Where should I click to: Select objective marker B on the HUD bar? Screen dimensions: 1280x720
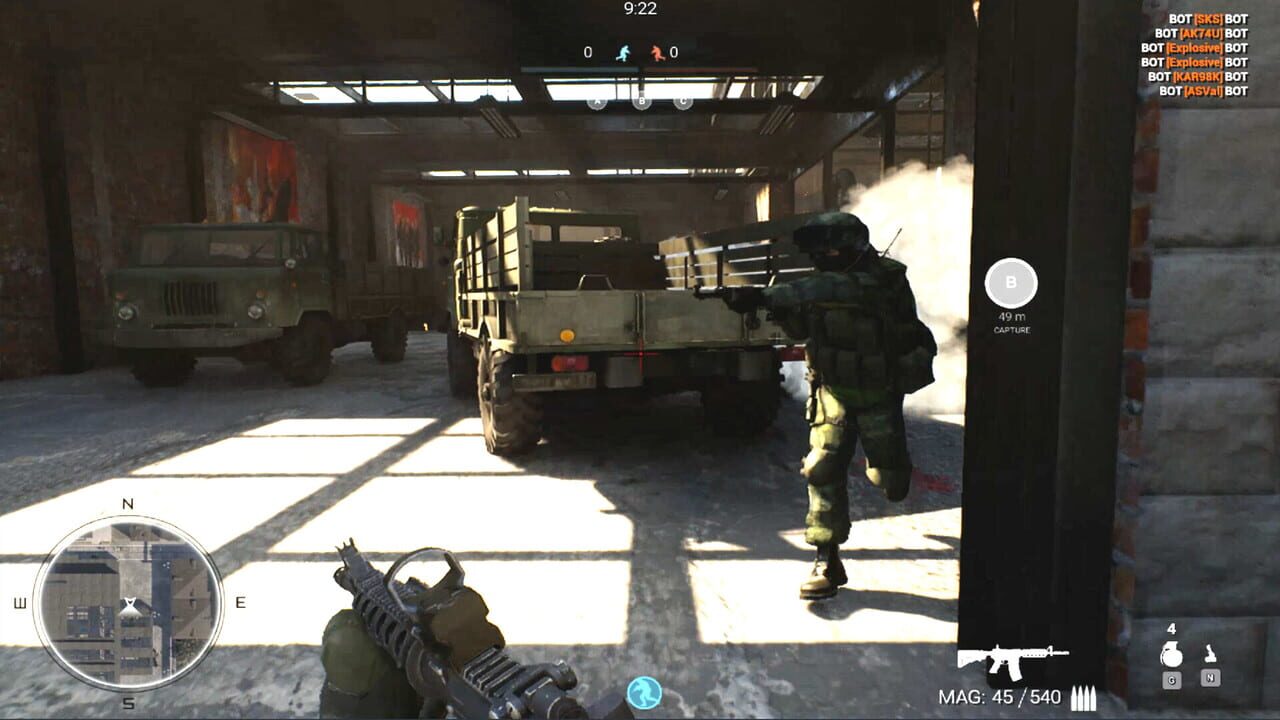tap(642, 100)
